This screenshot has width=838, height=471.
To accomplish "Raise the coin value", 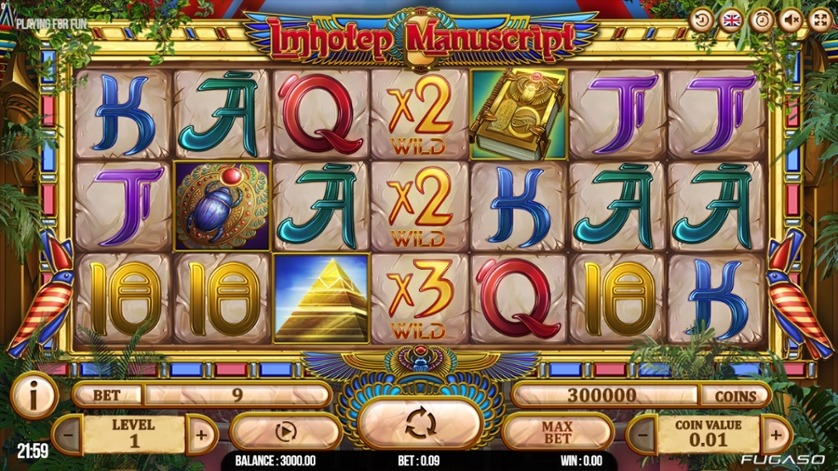I will click(775, 435).
